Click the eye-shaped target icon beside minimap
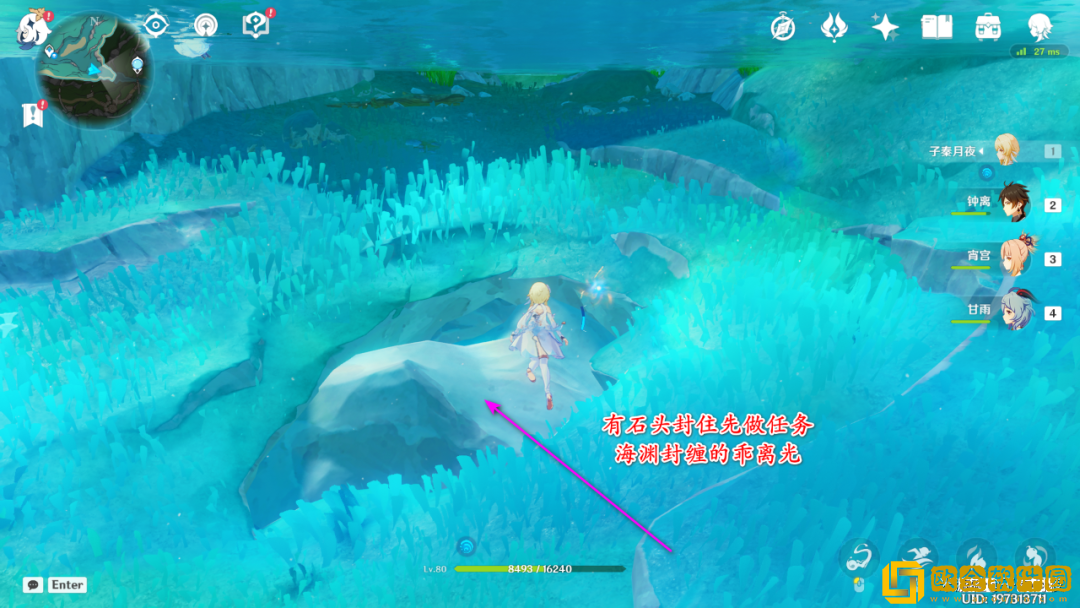 click(x=156, y=25)
